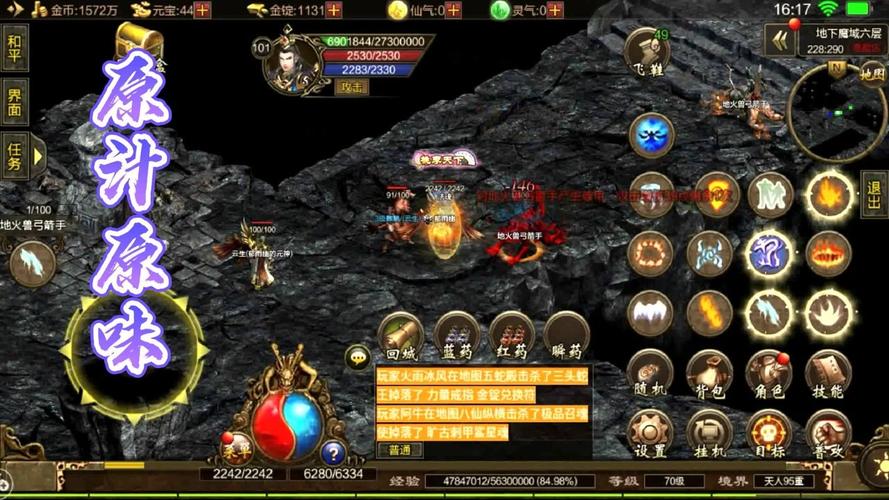Drink the 红药 health potion

point(512,335)
